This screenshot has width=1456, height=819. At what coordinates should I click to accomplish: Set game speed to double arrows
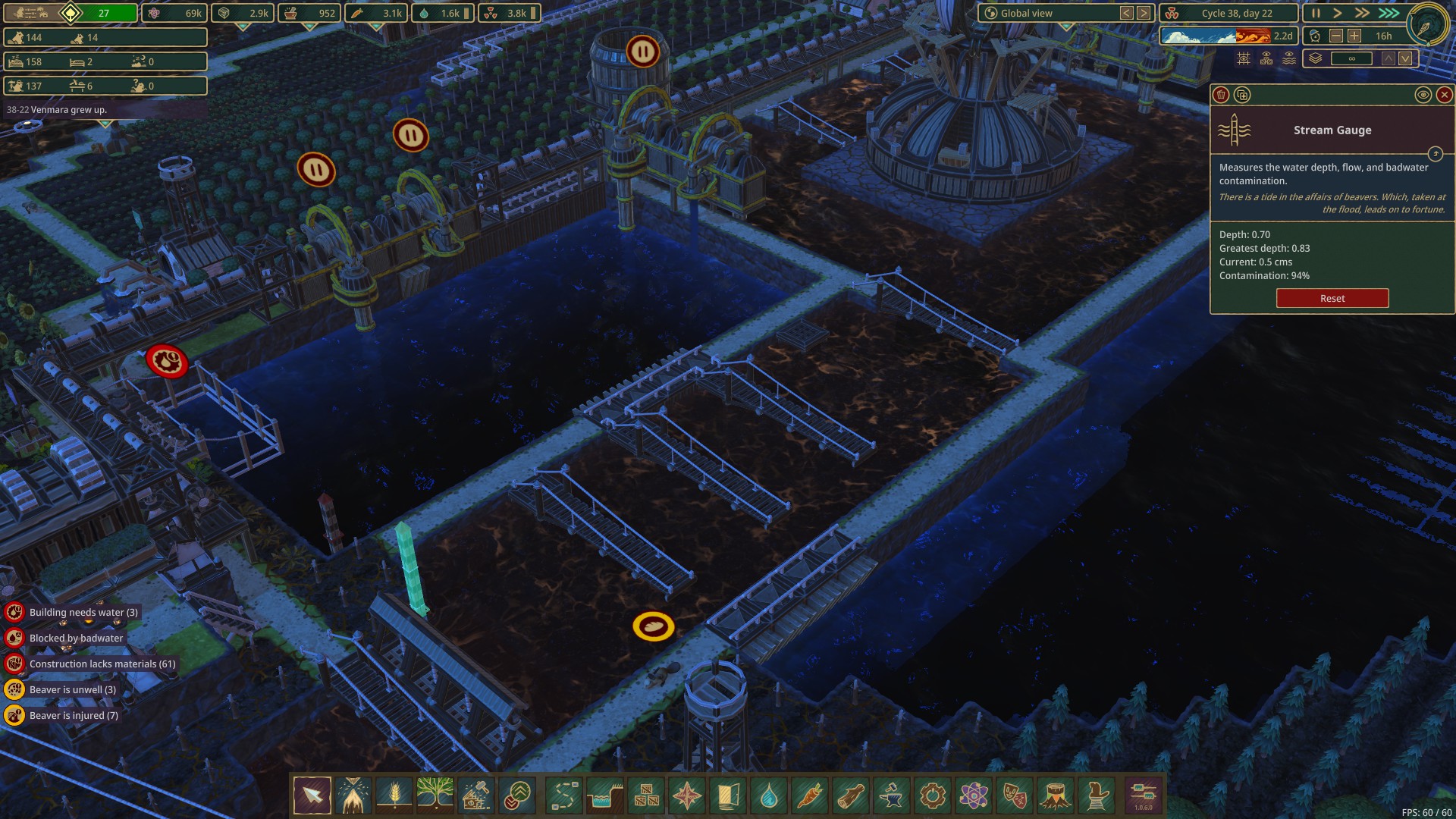click(1363, 13)
